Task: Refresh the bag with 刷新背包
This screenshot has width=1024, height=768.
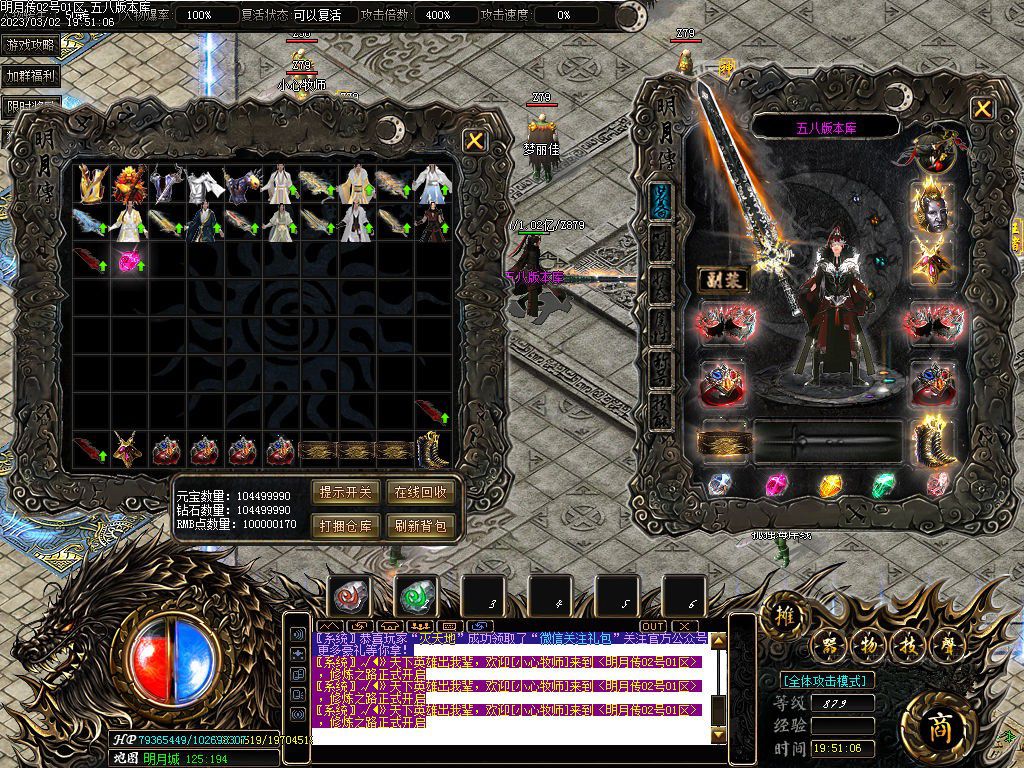Action: [x=420, y=525]
